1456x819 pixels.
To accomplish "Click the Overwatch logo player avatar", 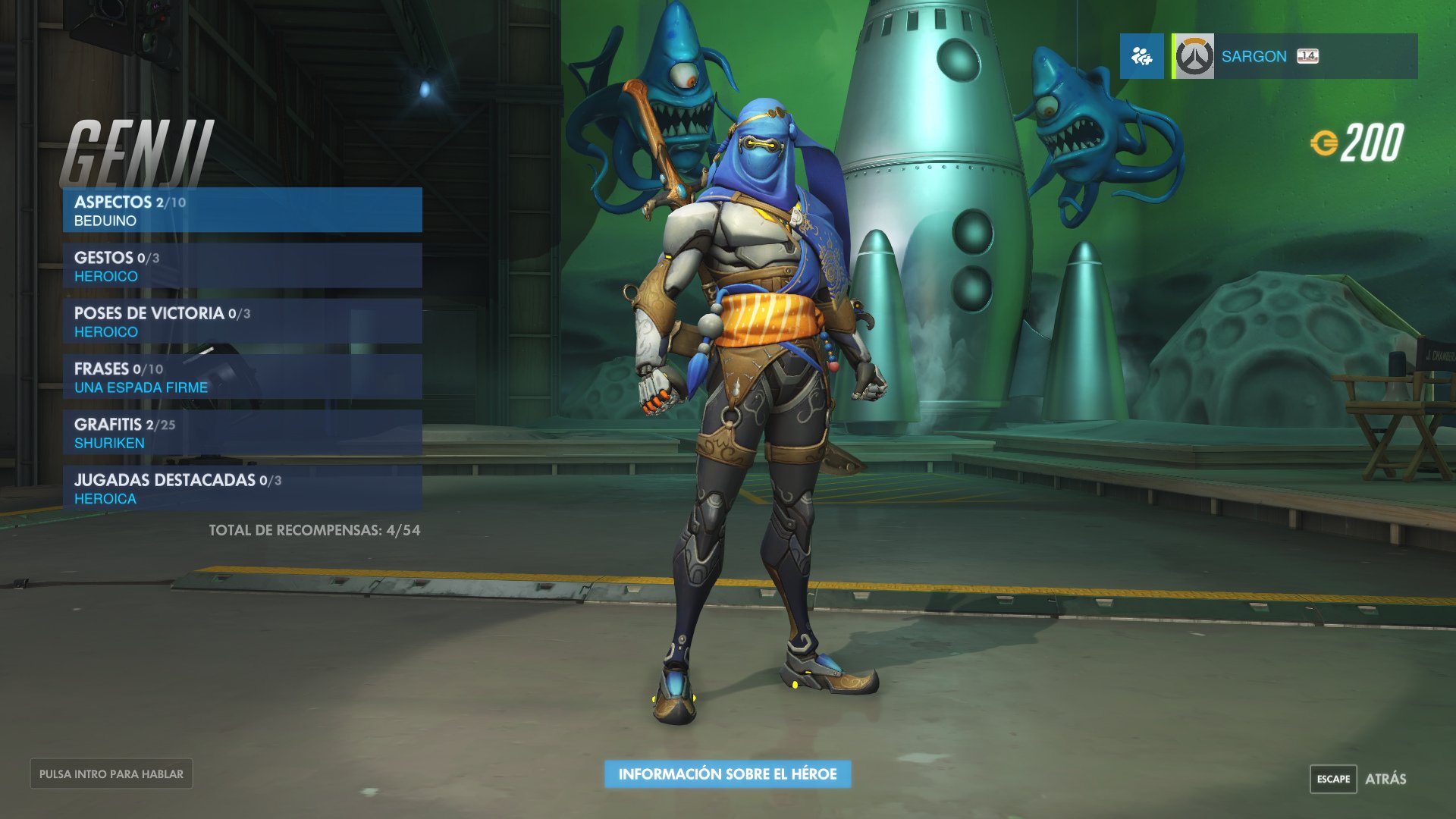I will coord(1193,56).
